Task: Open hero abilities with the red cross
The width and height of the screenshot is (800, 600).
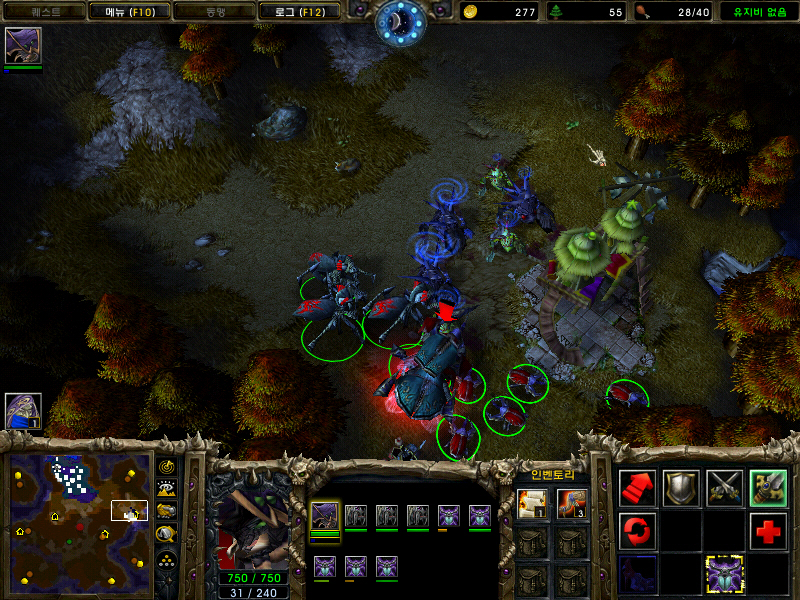Action: (x=768, y=530)
